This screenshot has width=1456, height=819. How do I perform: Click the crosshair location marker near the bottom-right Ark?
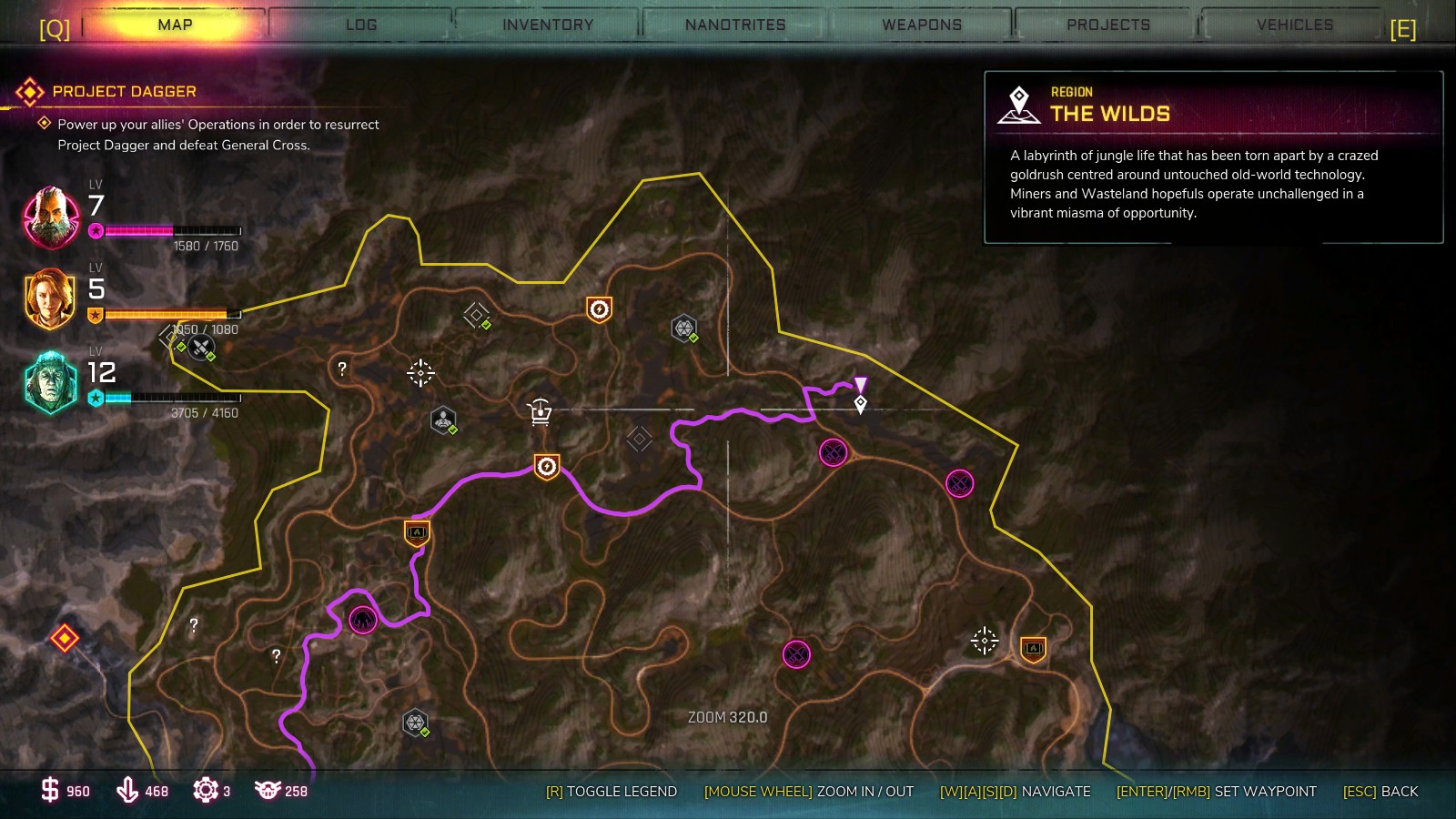(983, 640)
